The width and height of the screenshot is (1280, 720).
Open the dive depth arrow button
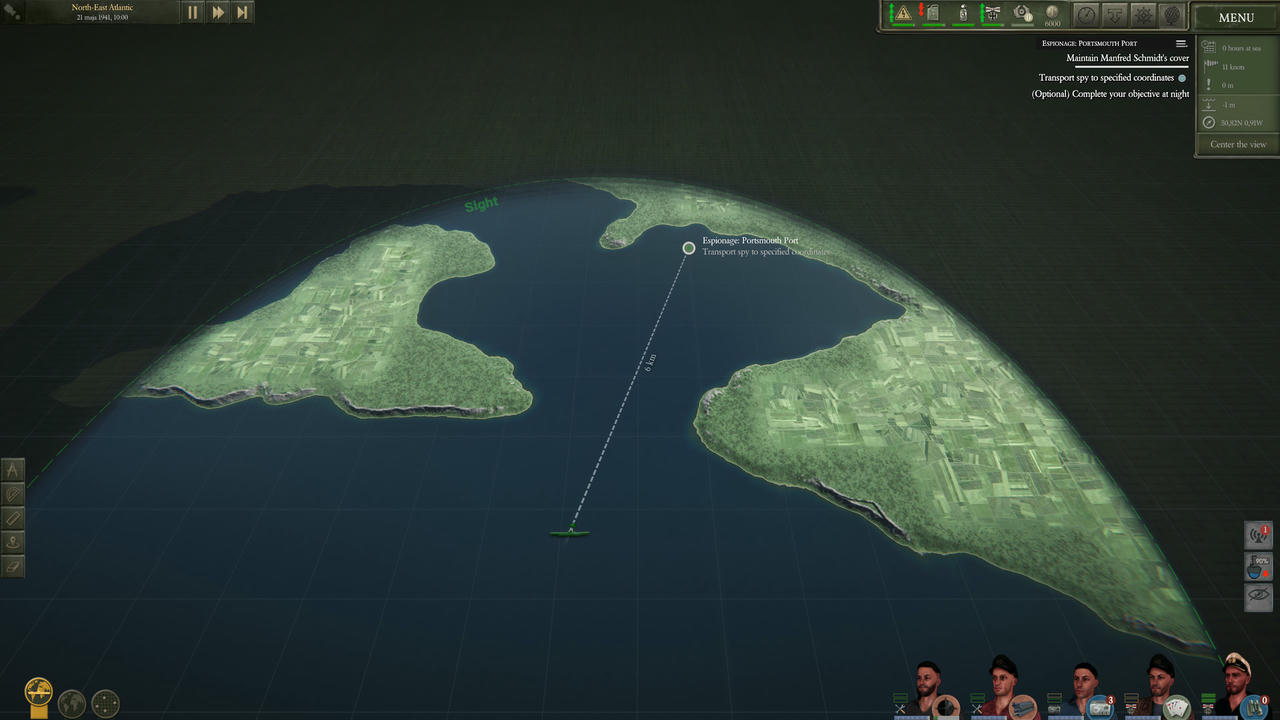pos(1115,15)
